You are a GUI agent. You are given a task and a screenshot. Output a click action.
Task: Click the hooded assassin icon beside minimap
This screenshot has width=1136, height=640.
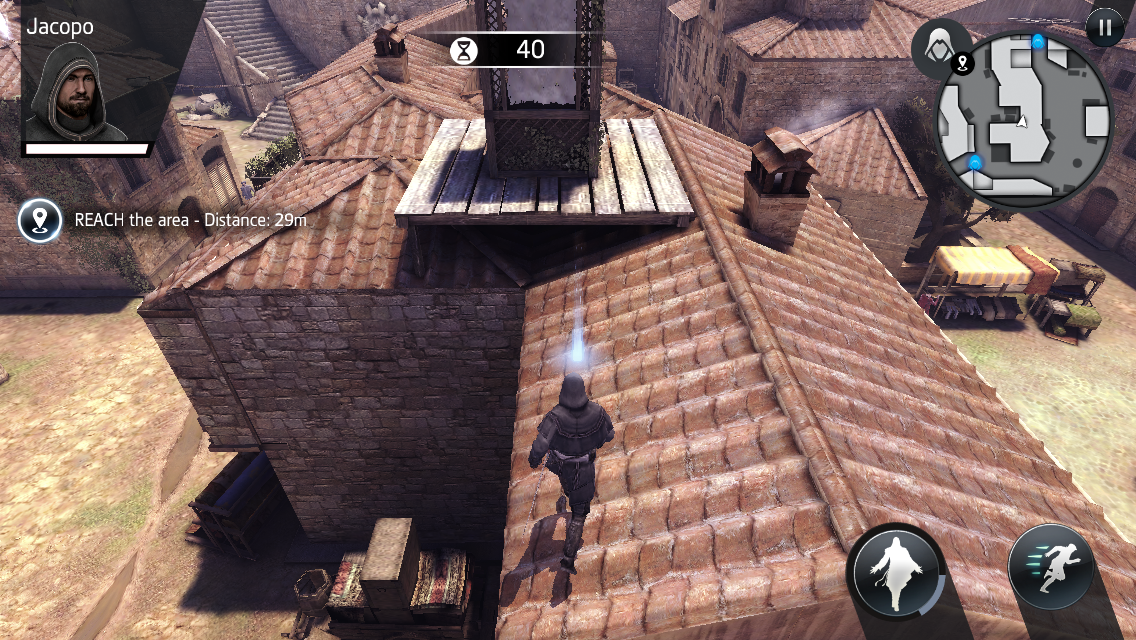tap(940, 47)
